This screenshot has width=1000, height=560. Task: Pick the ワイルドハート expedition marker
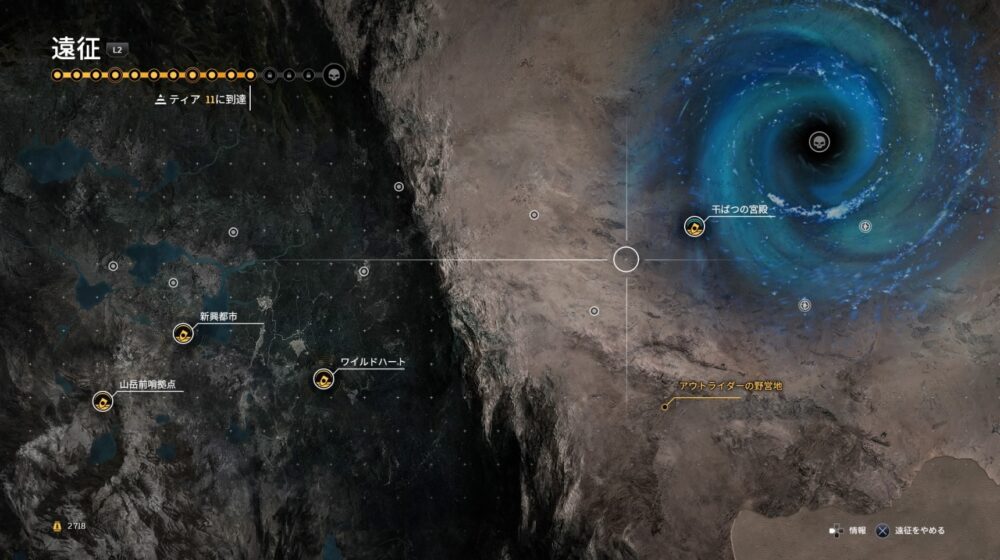click(x=323, y=379)
